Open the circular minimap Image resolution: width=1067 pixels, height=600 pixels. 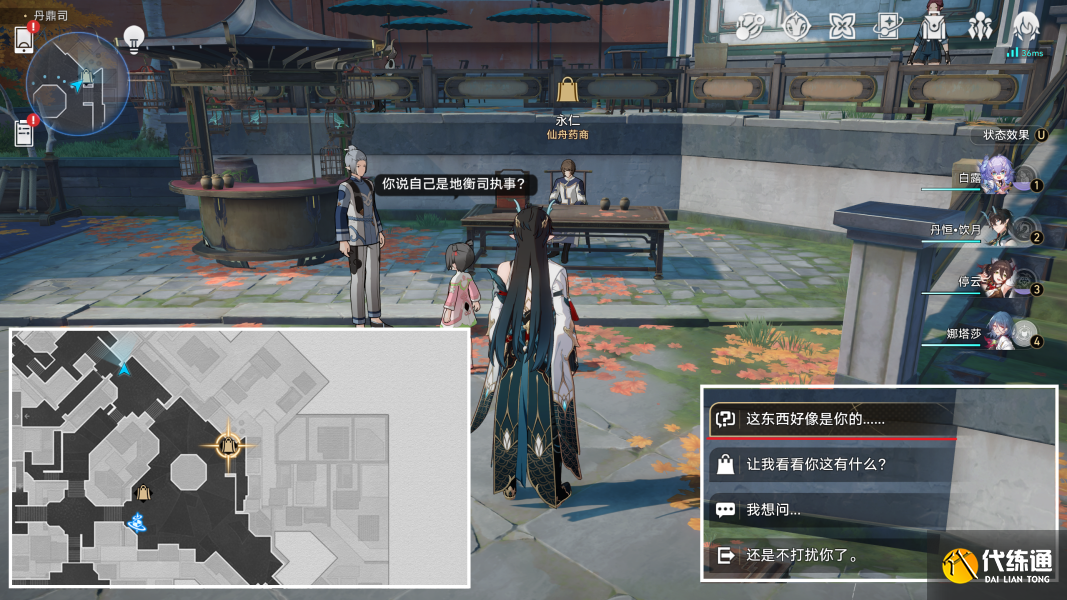78,82
